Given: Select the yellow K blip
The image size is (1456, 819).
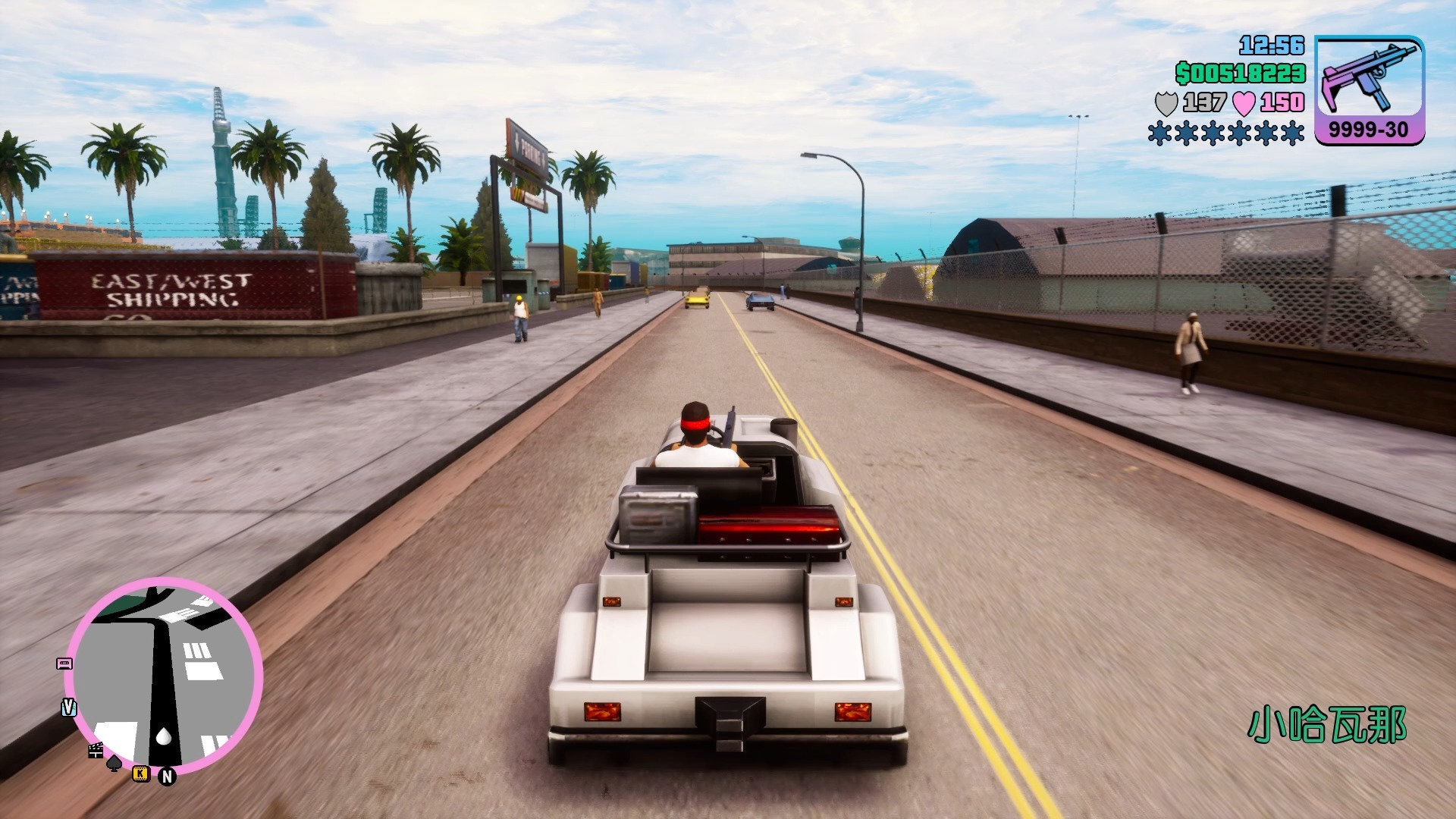Looking at the screenshot, I should pyautogui.click(x=140, y=773).
